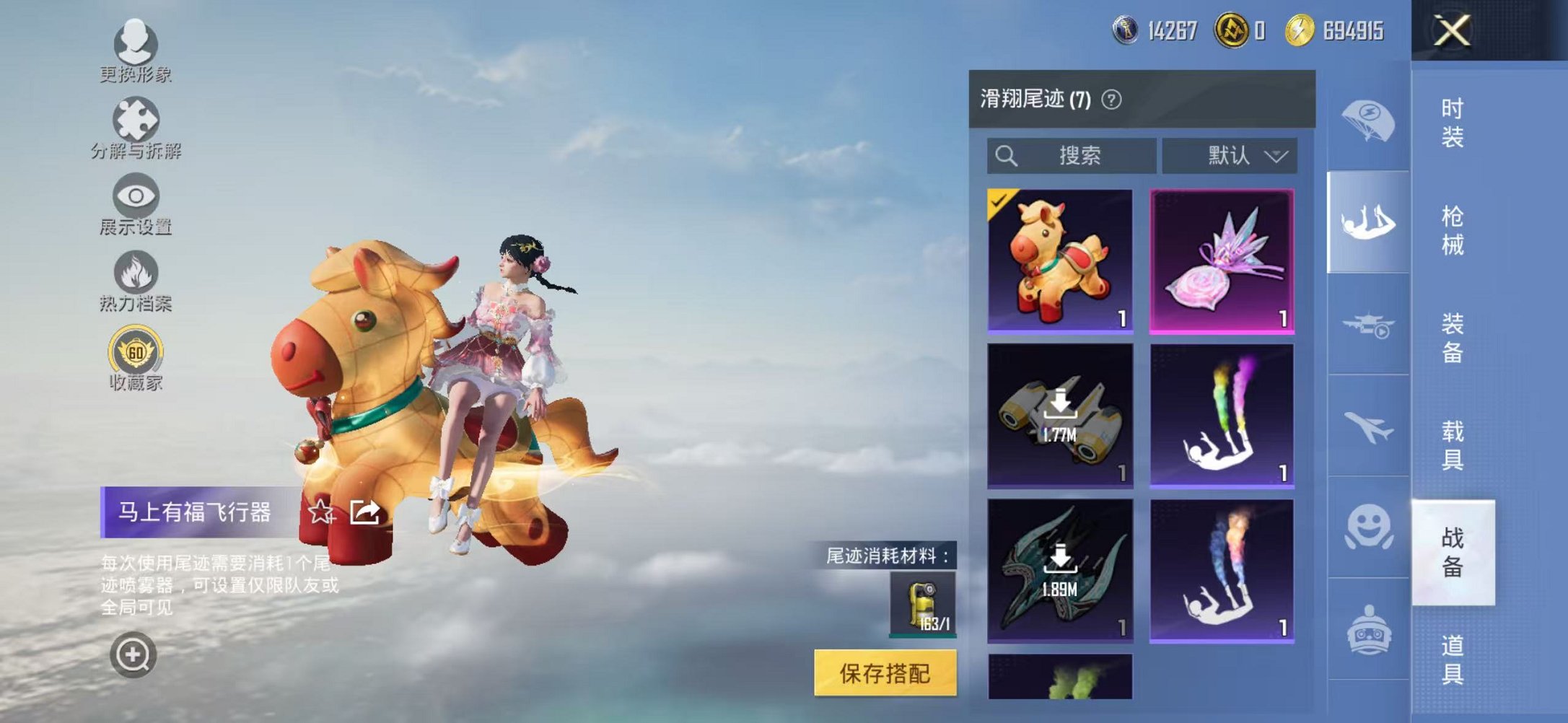Open the airplane skin section

[x=1370, y=426]
